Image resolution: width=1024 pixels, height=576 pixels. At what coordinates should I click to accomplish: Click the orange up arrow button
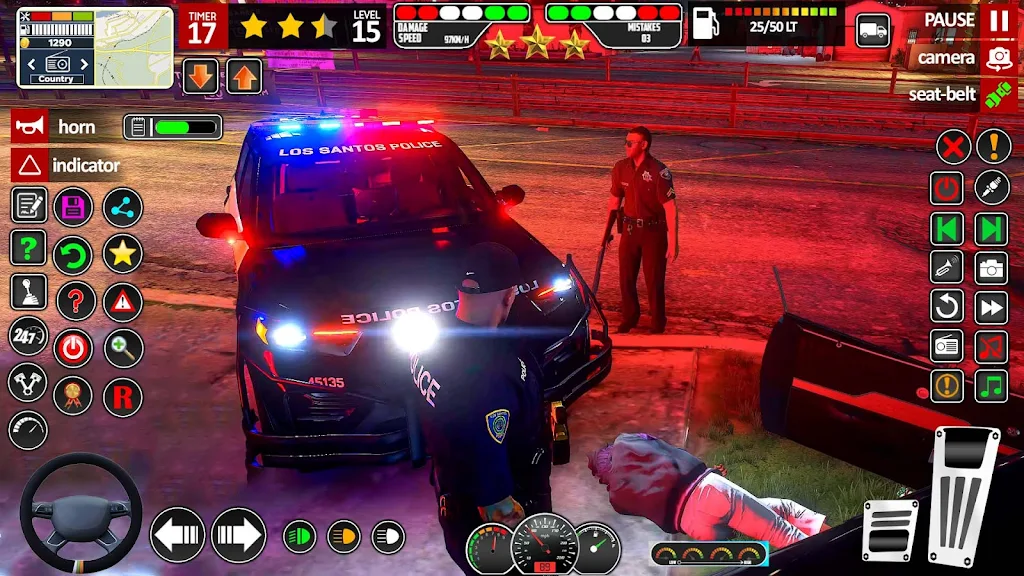point(244,76)
